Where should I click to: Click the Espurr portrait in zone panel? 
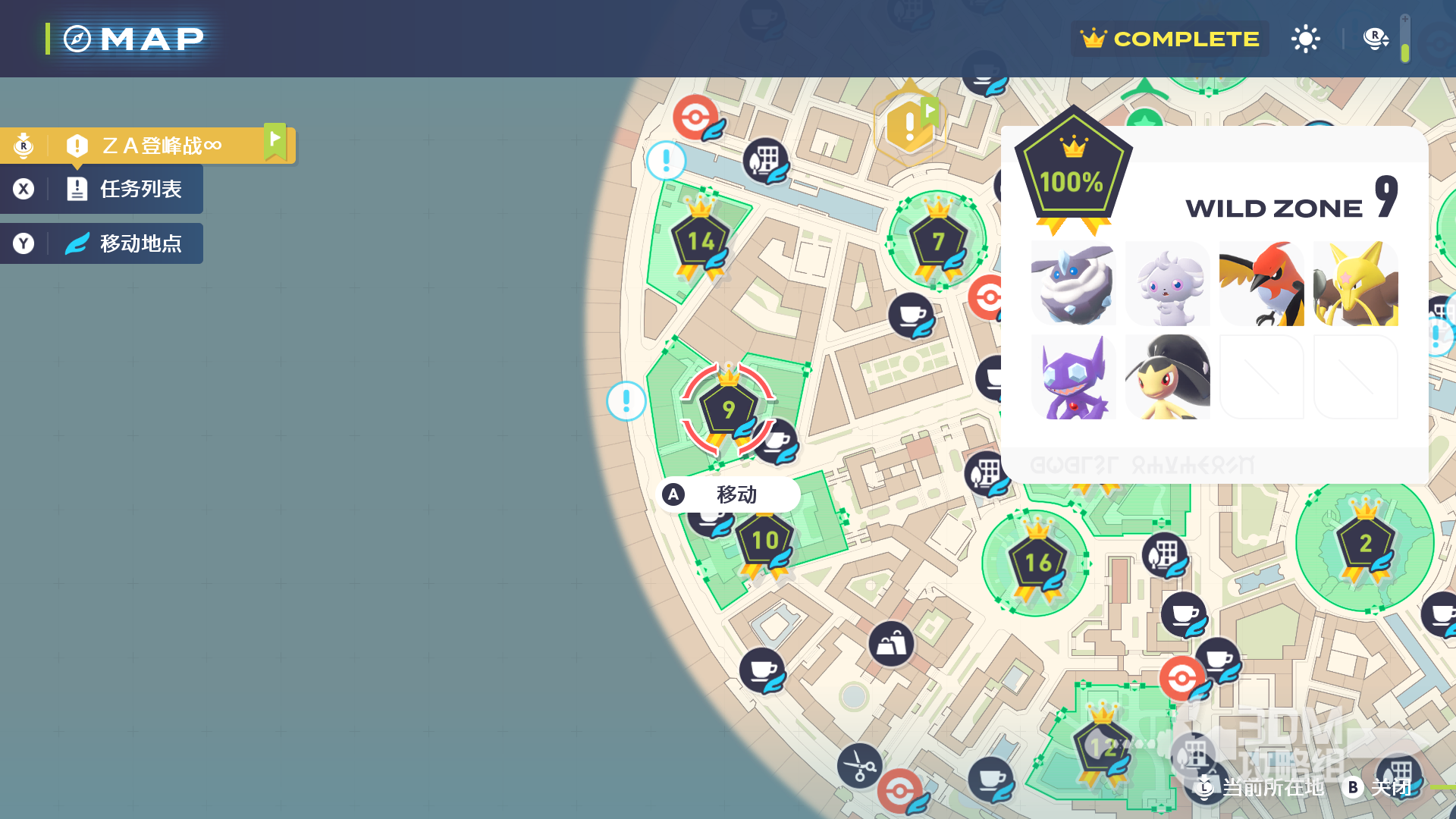pyautogui.click(x=1167, y=284)
